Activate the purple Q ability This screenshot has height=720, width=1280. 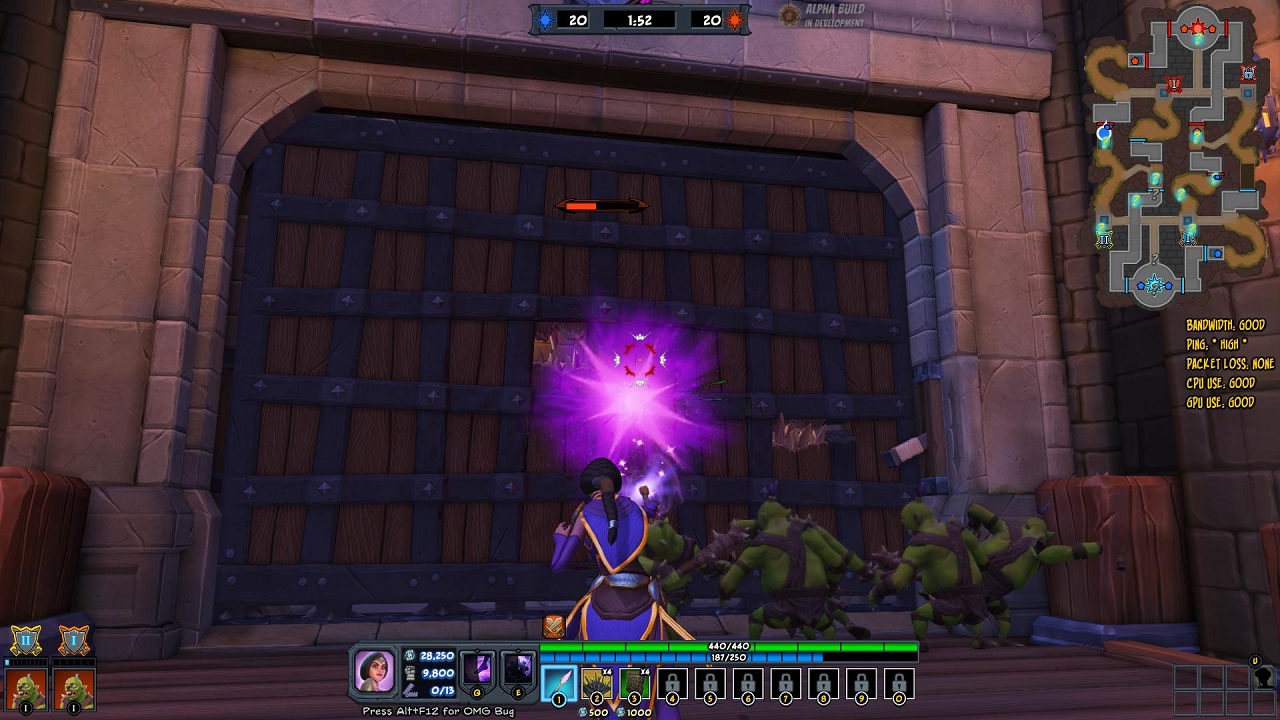pyautogui.click(x=477, y=669)
